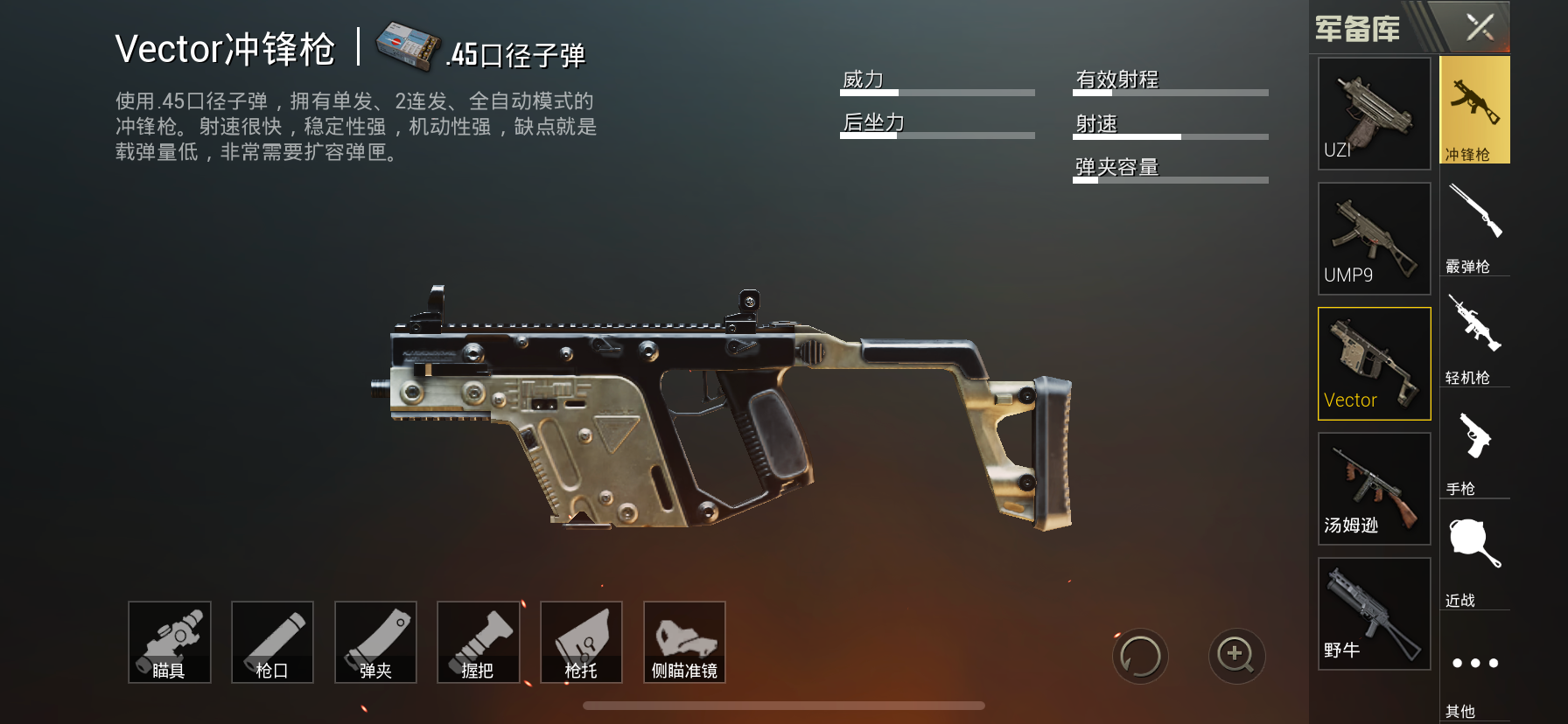
Task: Select the UZI weapon tile
Action: click(x=1374, y=114)
